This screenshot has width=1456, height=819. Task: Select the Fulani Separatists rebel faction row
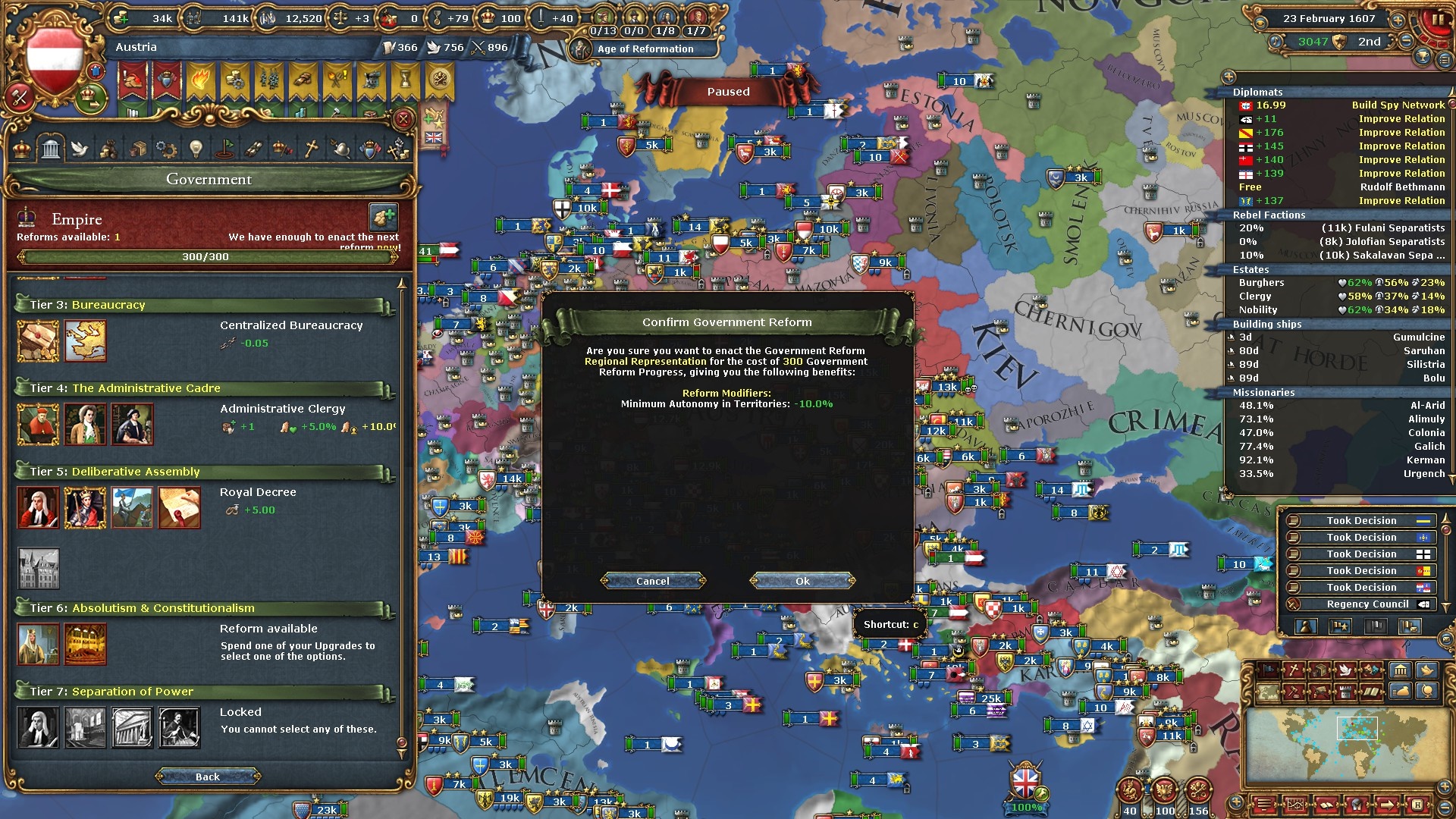pos(1339,228)
